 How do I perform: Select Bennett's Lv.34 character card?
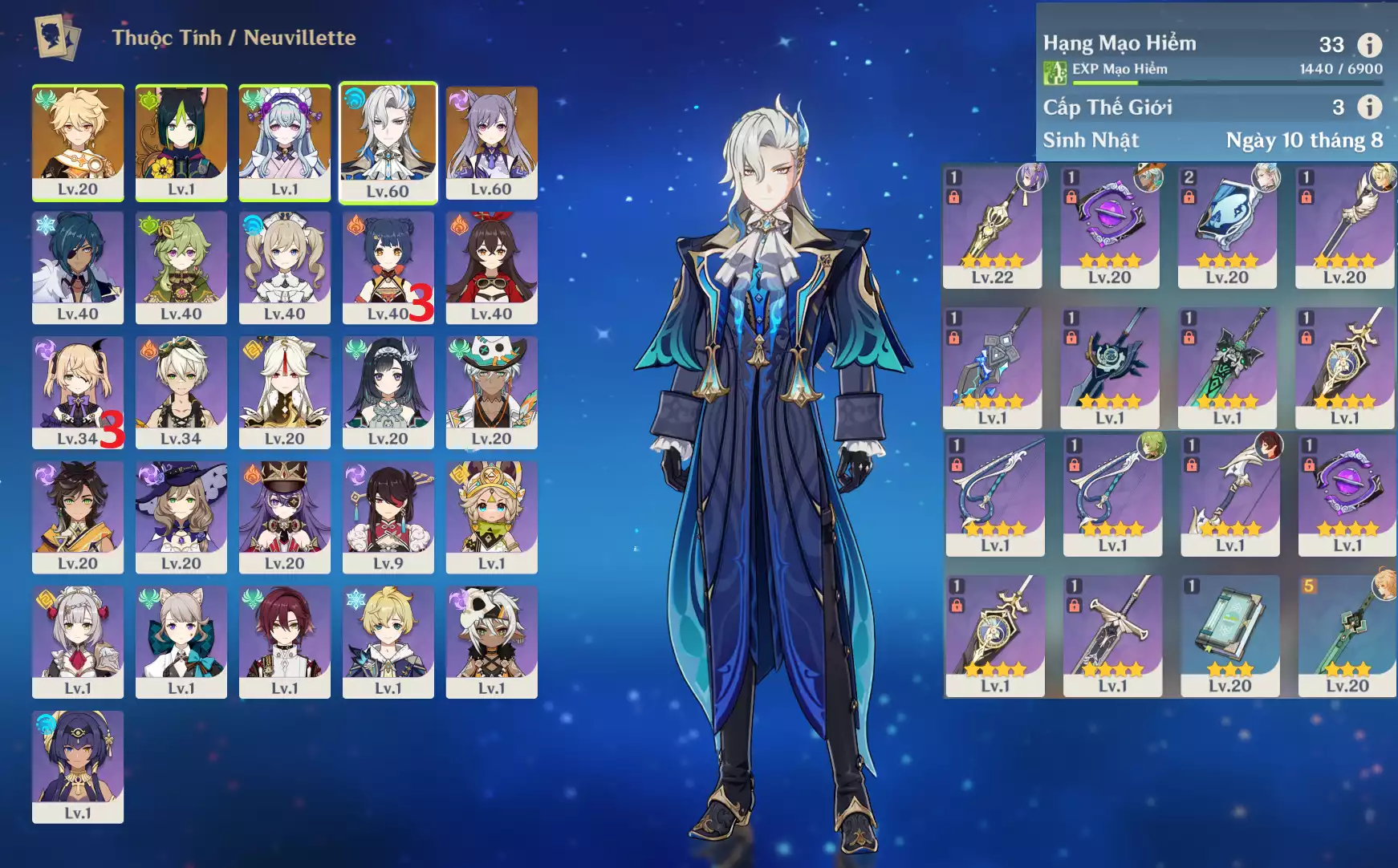pos(181,392)
